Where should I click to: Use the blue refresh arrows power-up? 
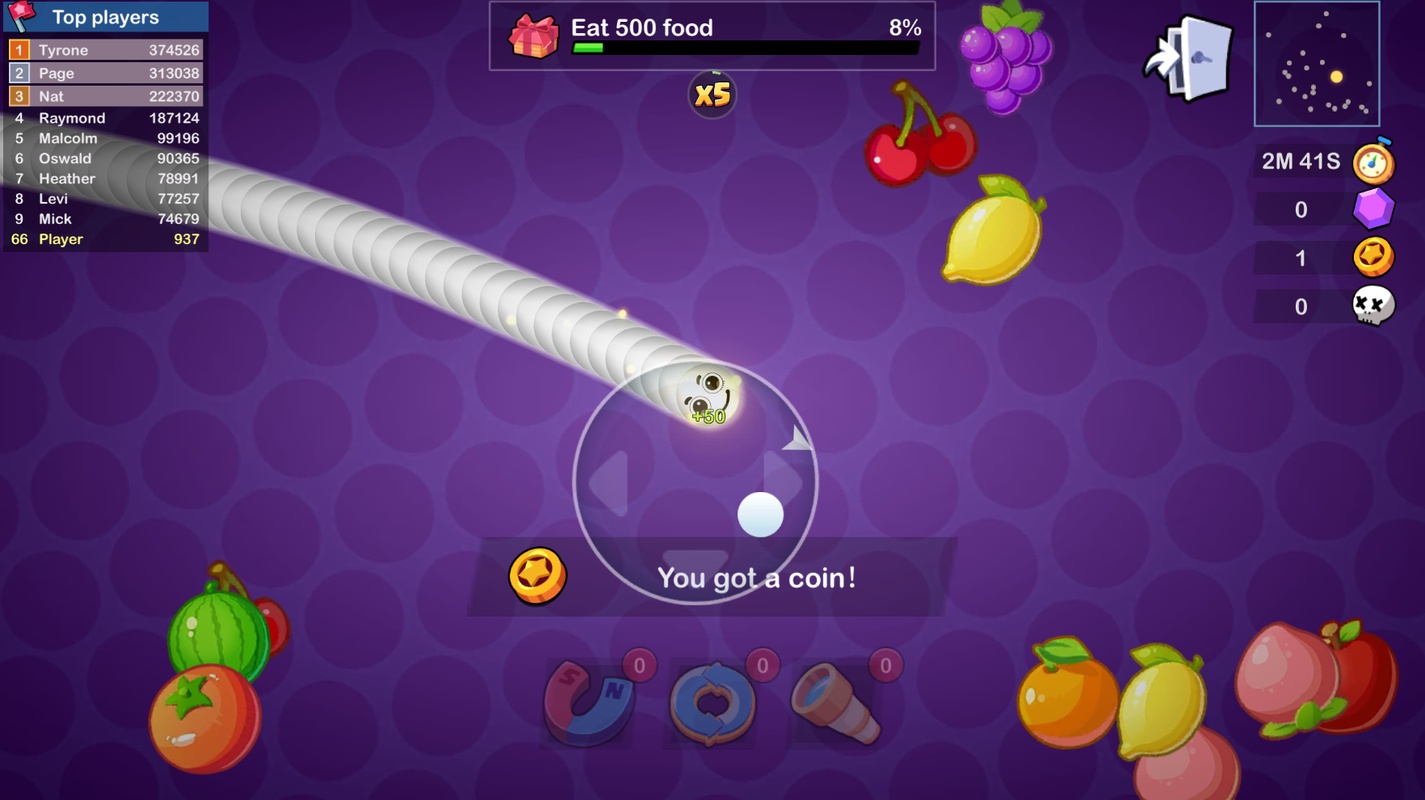coord(713,703)
